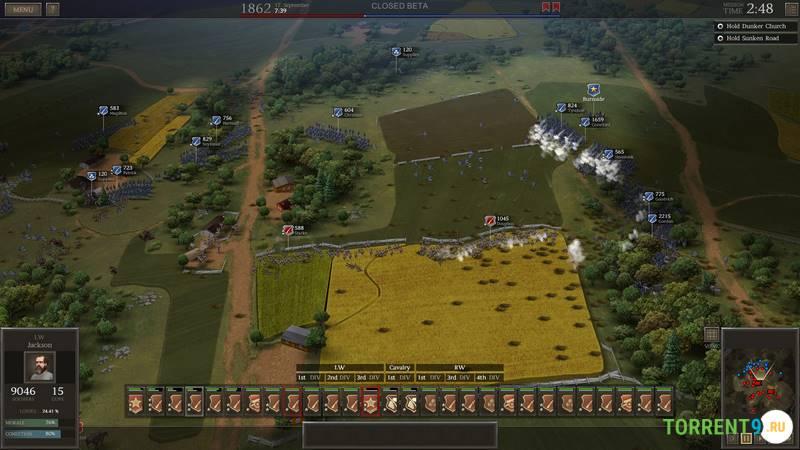800x450 pixels.
Task: Choose the Cavalry corps tab
Action: pos(399,368)
